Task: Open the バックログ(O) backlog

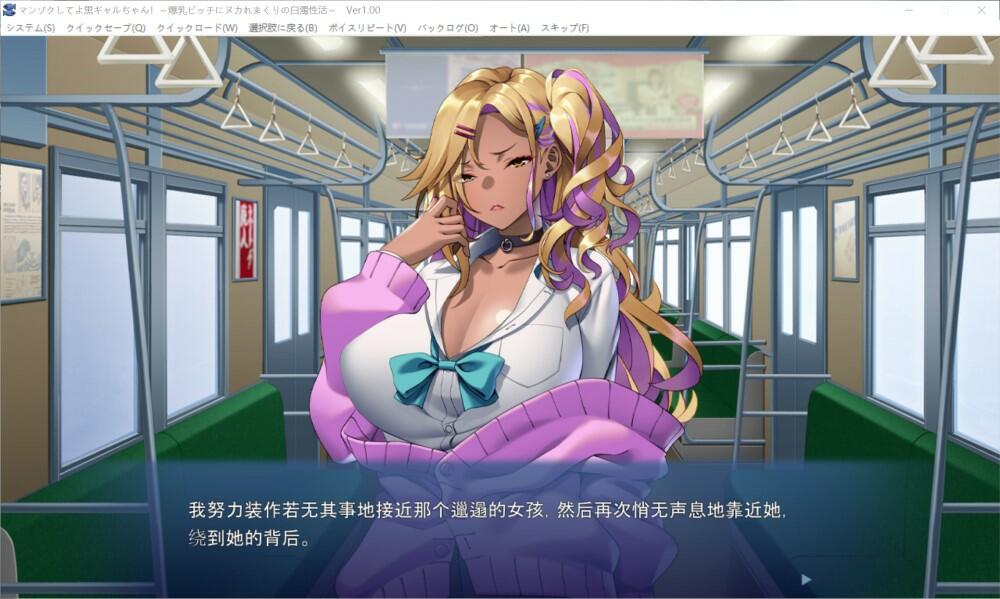Action: tap(447, 28)
